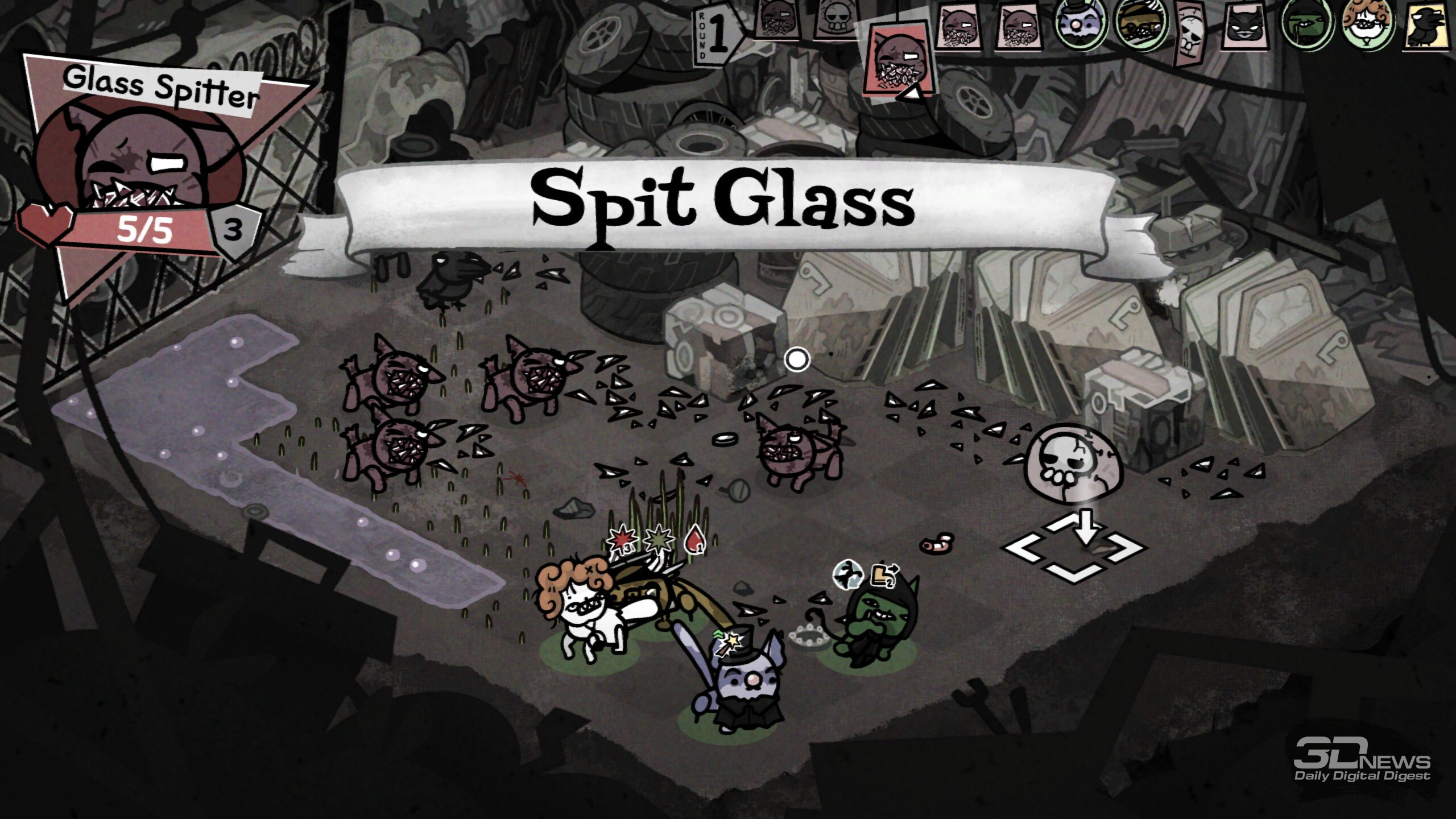The width and height of the screenshot is (1456, 819).
Task: Click the black crow turn-order portrait
Action: tap(1430, 26)
